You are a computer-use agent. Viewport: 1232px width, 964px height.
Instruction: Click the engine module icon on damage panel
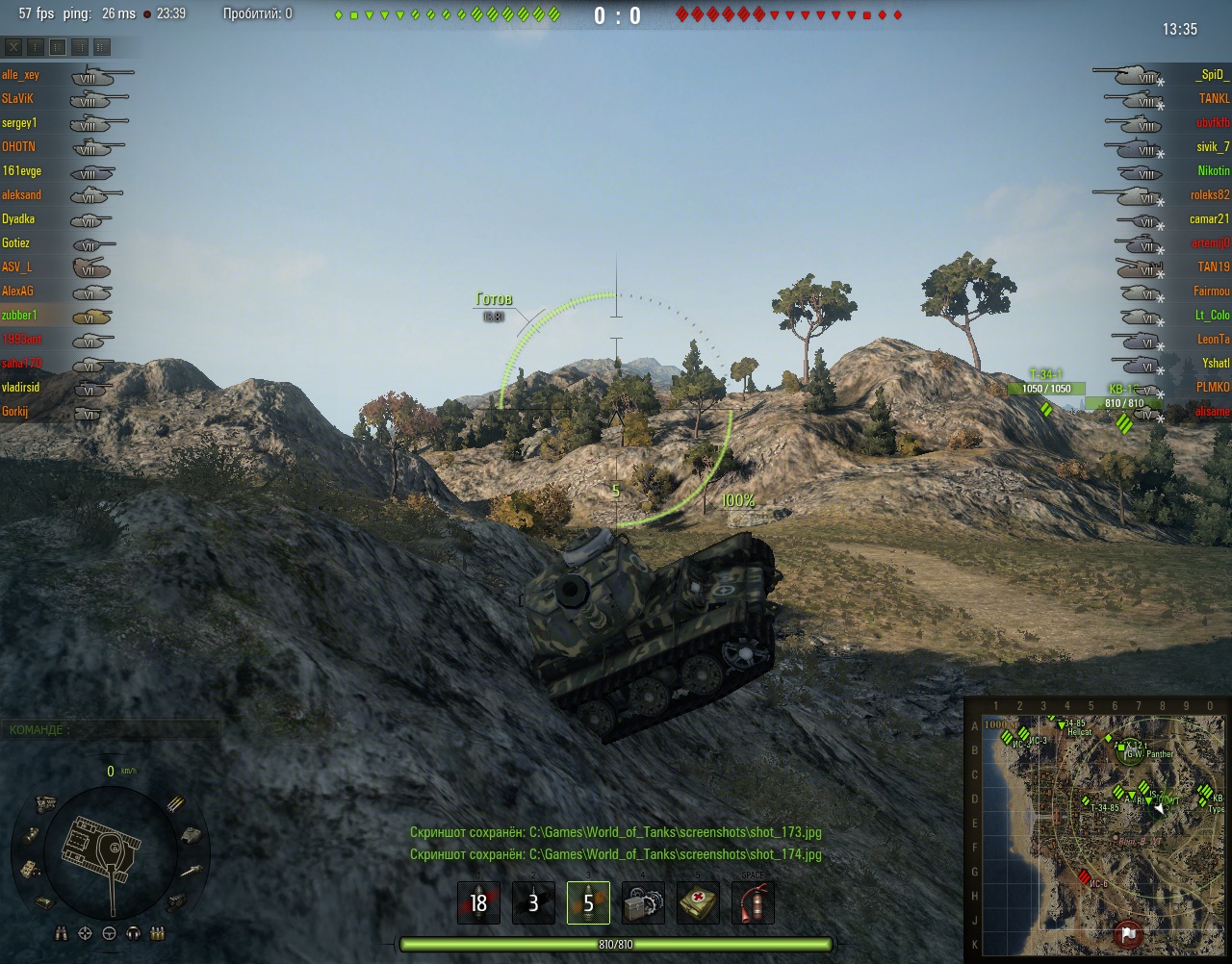pos(44,802)
